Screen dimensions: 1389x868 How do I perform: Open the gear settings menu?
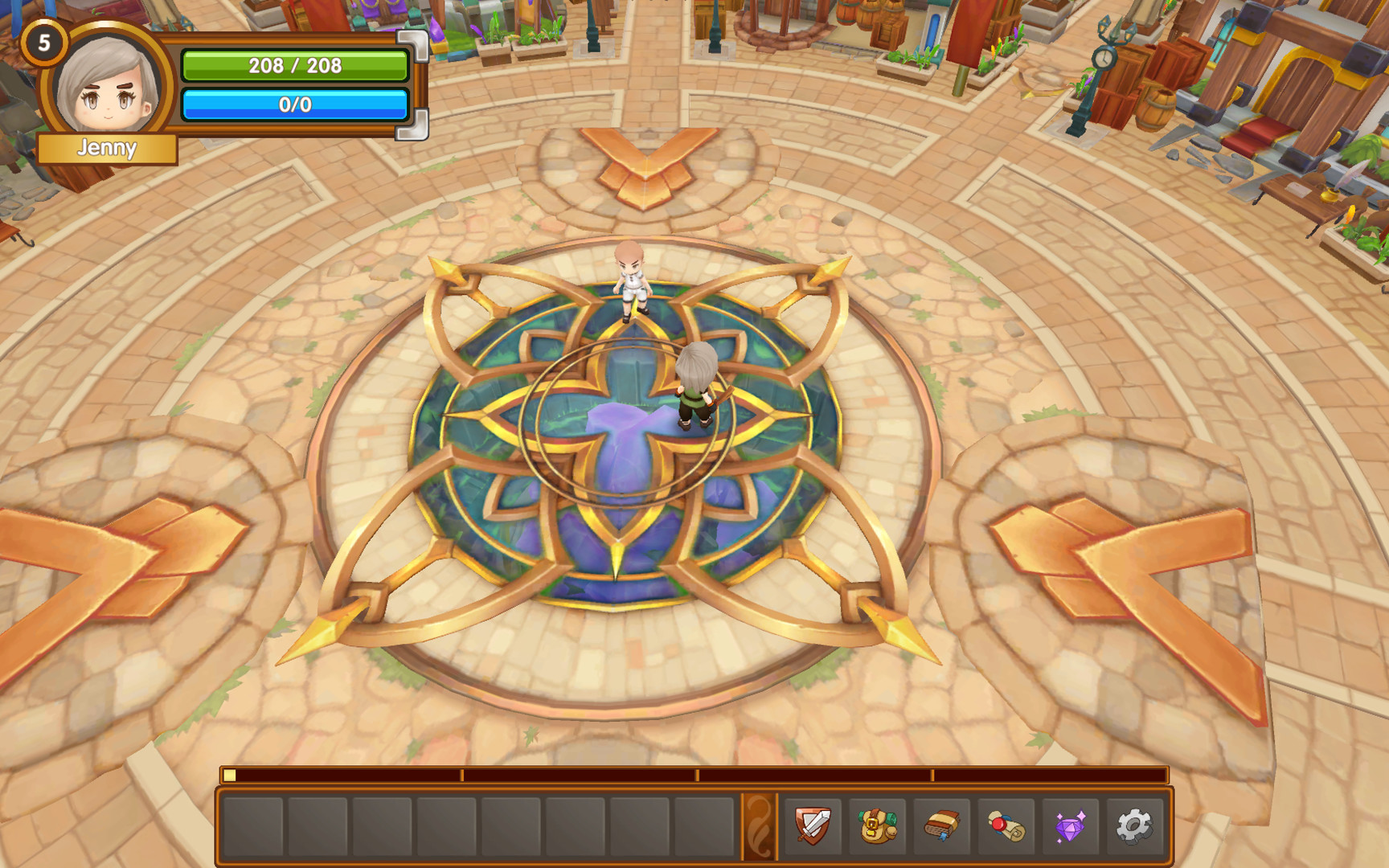coord(1134,825)
